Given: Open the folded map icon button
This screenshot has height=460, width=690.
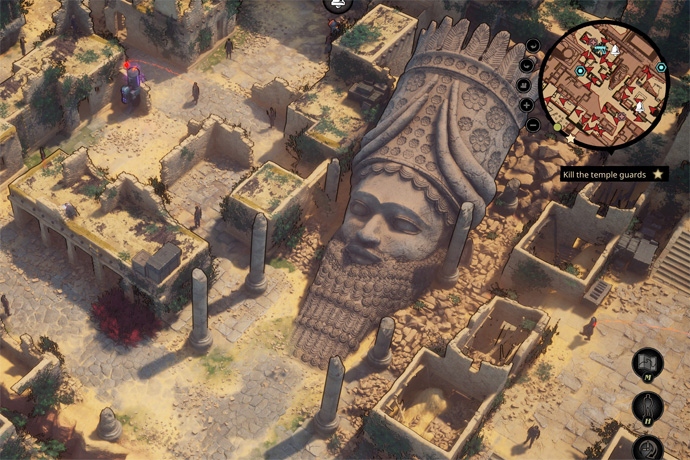Looking at the screenshot, I should (x=648, y=363).
